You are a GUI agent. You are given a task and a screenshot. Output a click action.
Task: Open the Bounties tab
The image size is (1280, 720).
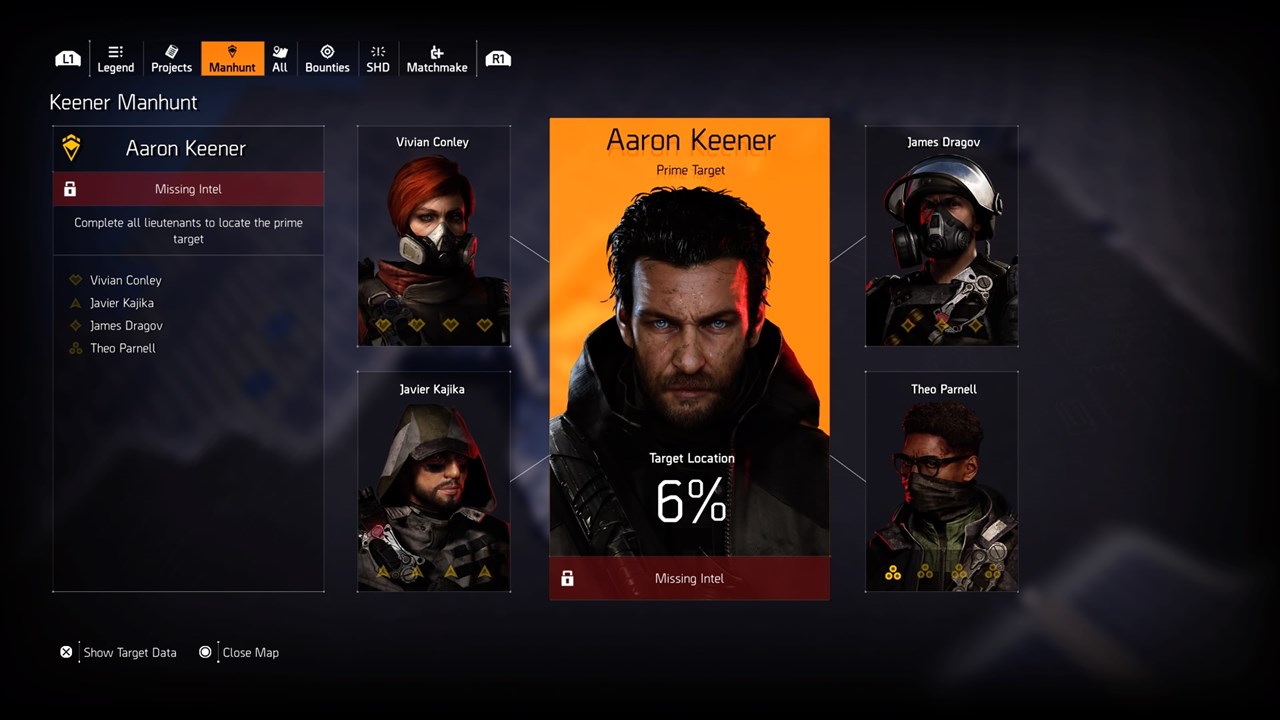[327, 58]
